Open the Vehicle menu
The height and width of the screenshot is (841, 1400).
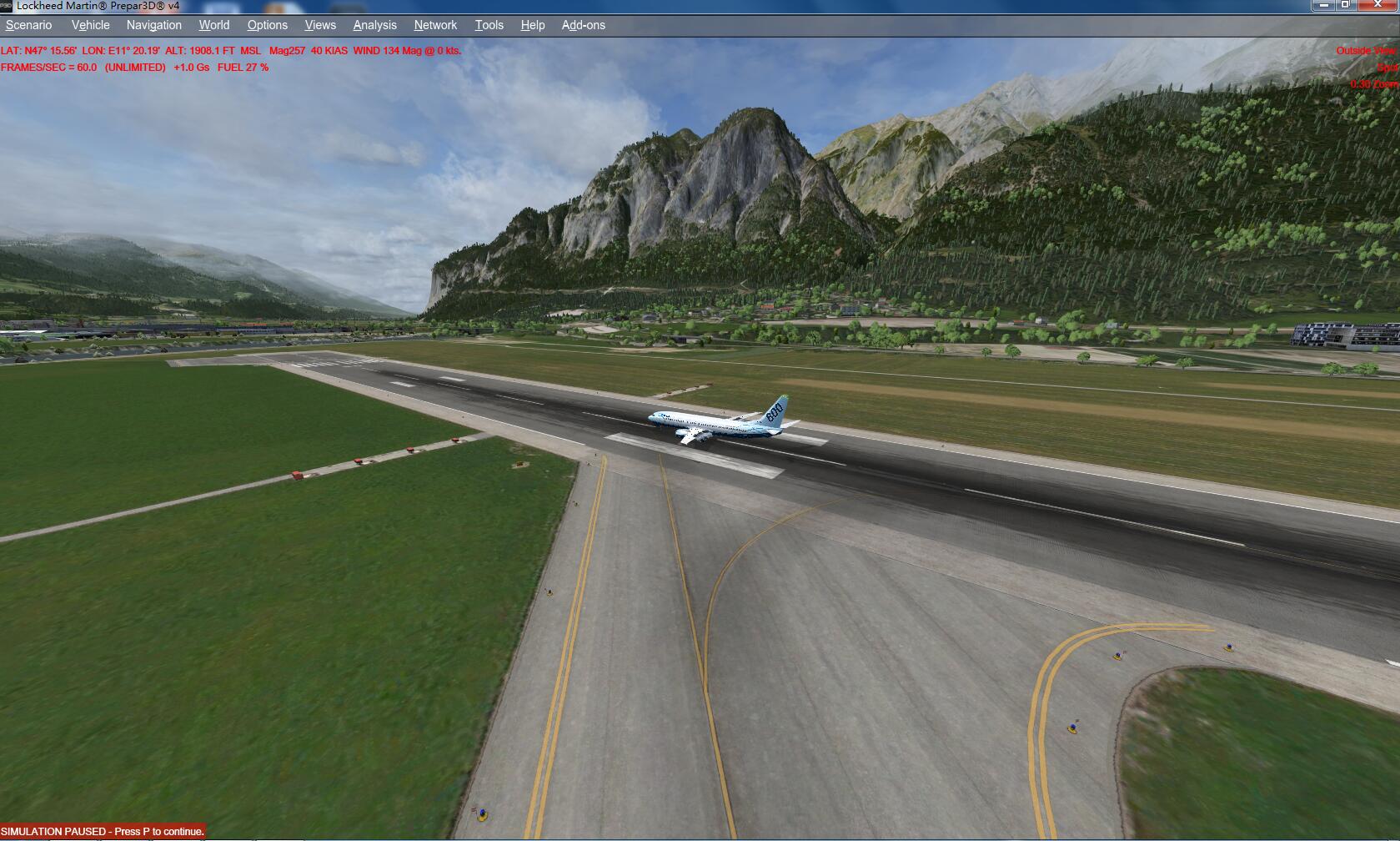pos(90,25)
